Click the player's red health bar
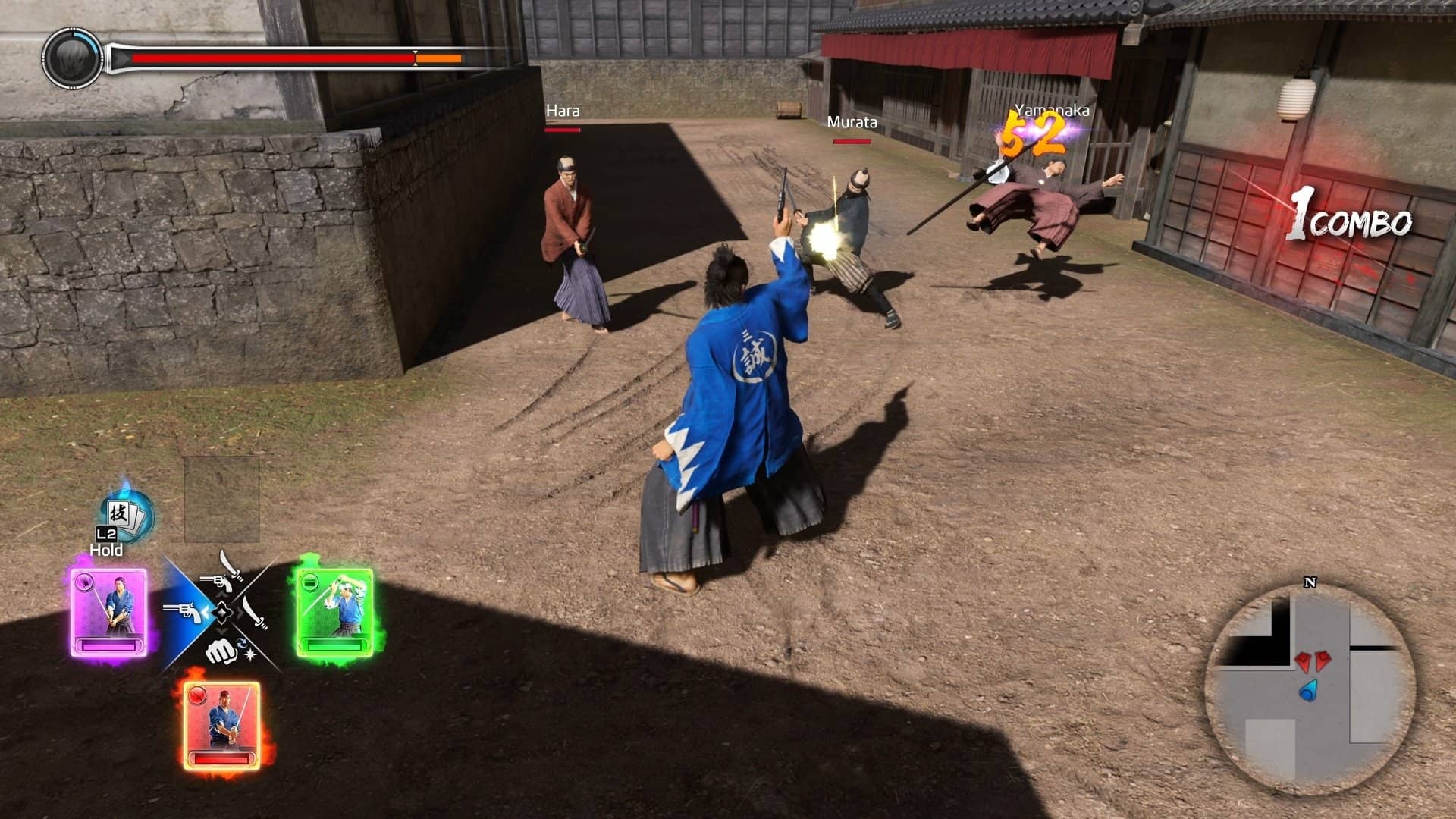The image size is (1456, 819). [x=273, y=56]
